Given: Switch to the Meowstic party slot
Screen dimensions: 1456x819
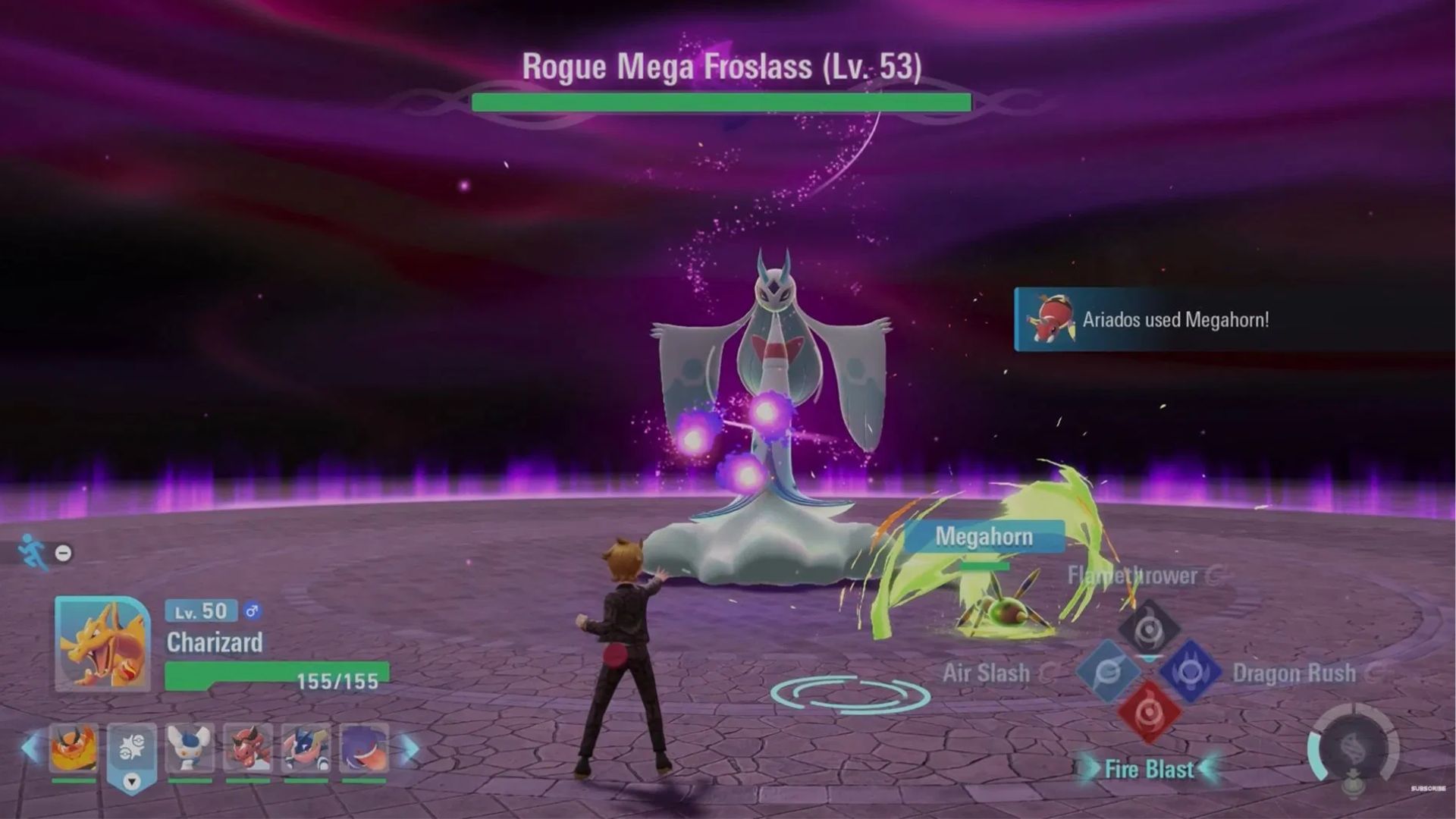Looking at the screenshot, I should 190,748.
